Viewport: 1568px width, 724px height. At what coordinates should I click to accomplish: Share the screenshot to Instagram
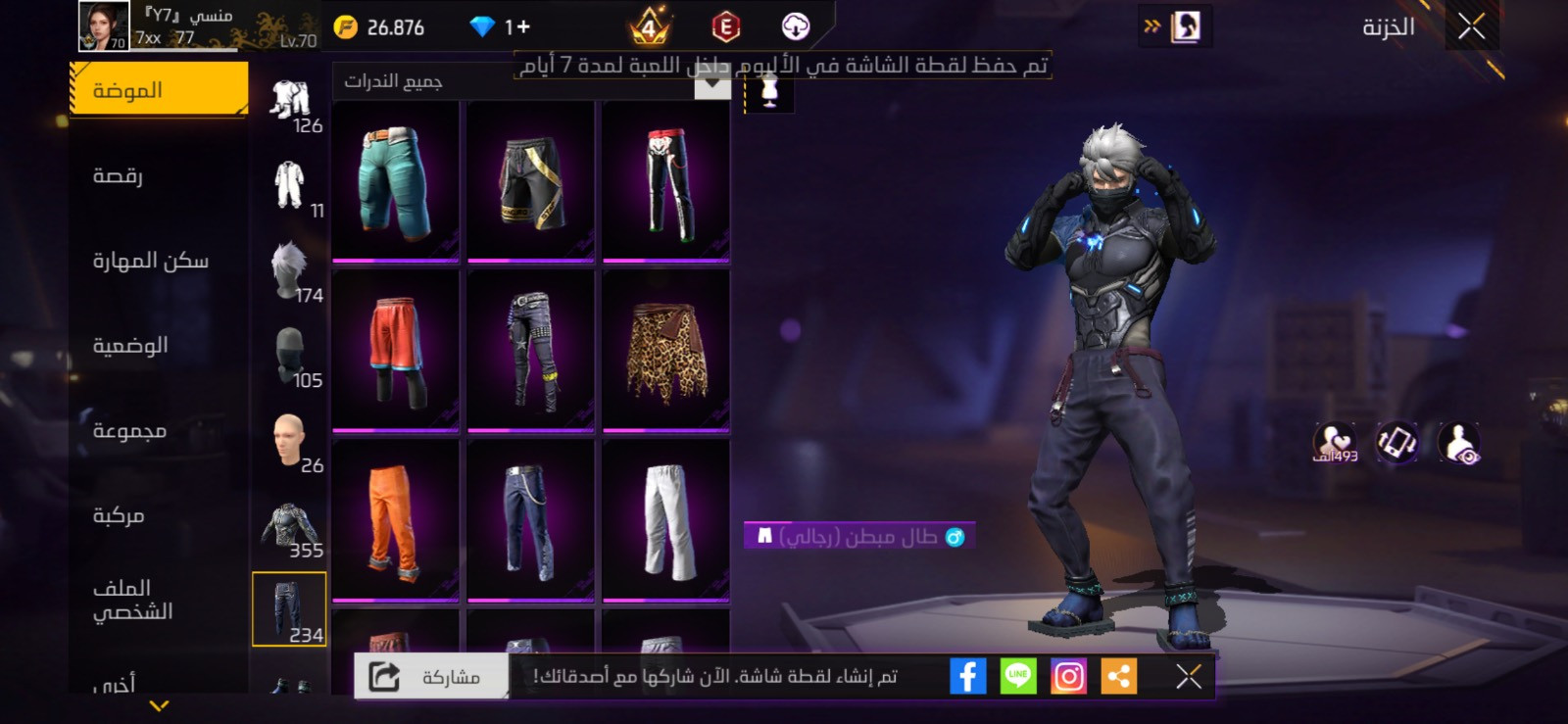(1070, 674)
